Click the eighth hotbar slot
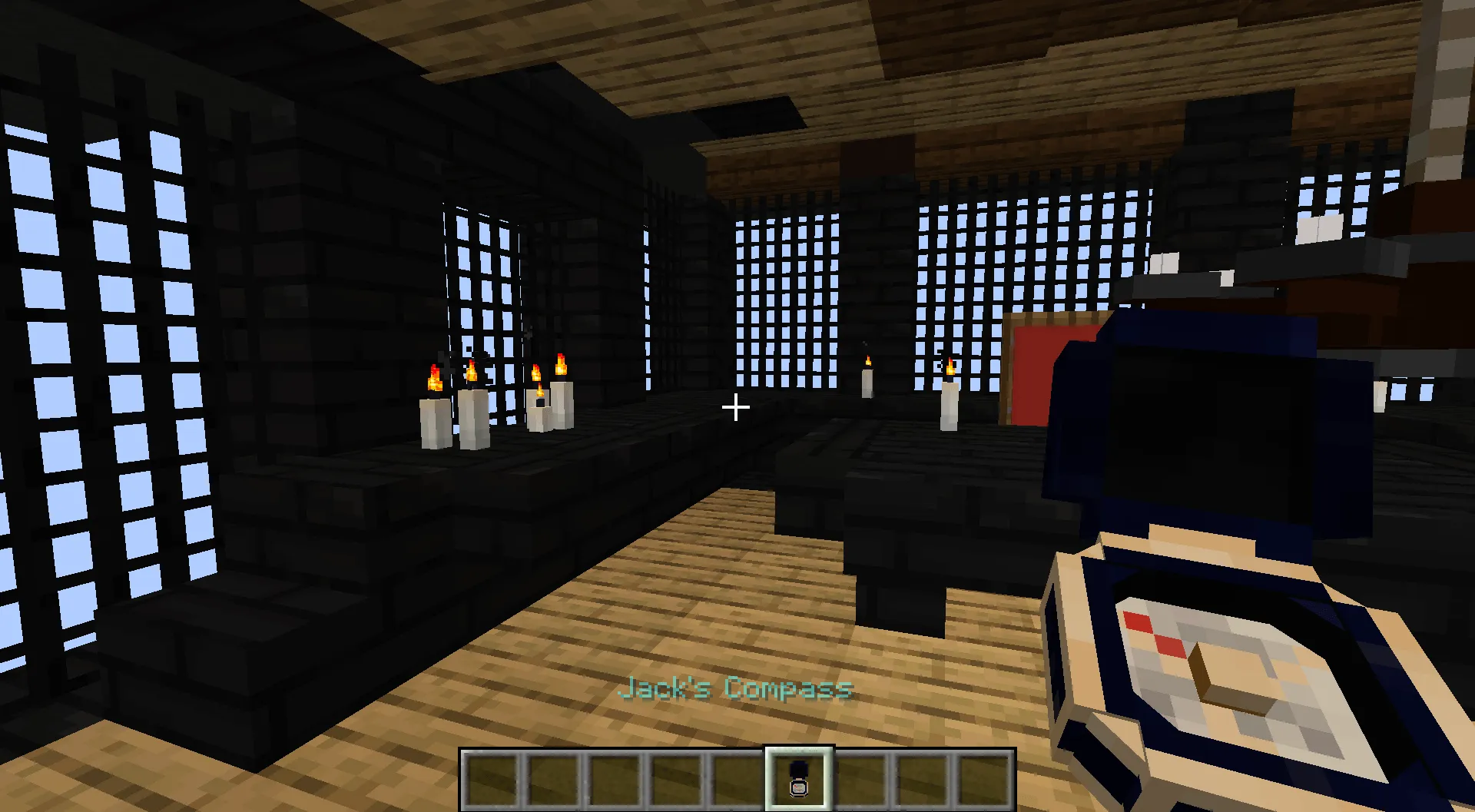Image resolution: width=1475 pixels, height=812 pixels. 919,780
